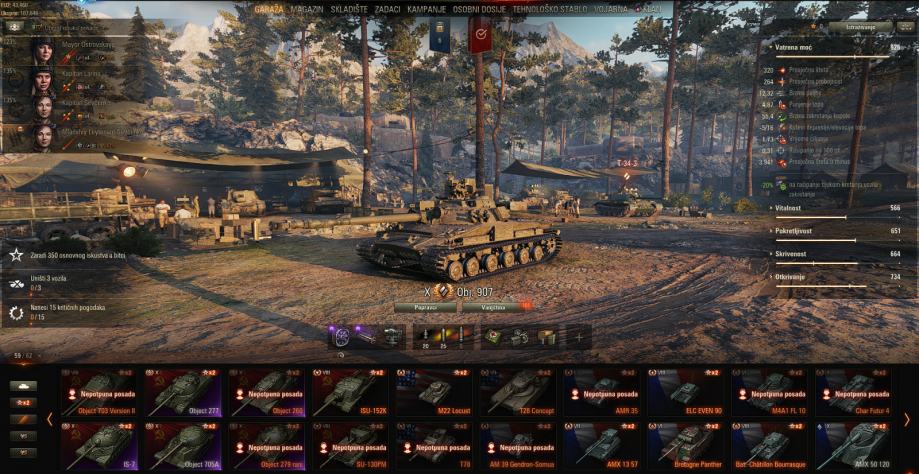The height and width of the screenshot is (474, 919).
Task: Select Mayor Ostrovskaya crew member portrait
Action: [43, 51]
